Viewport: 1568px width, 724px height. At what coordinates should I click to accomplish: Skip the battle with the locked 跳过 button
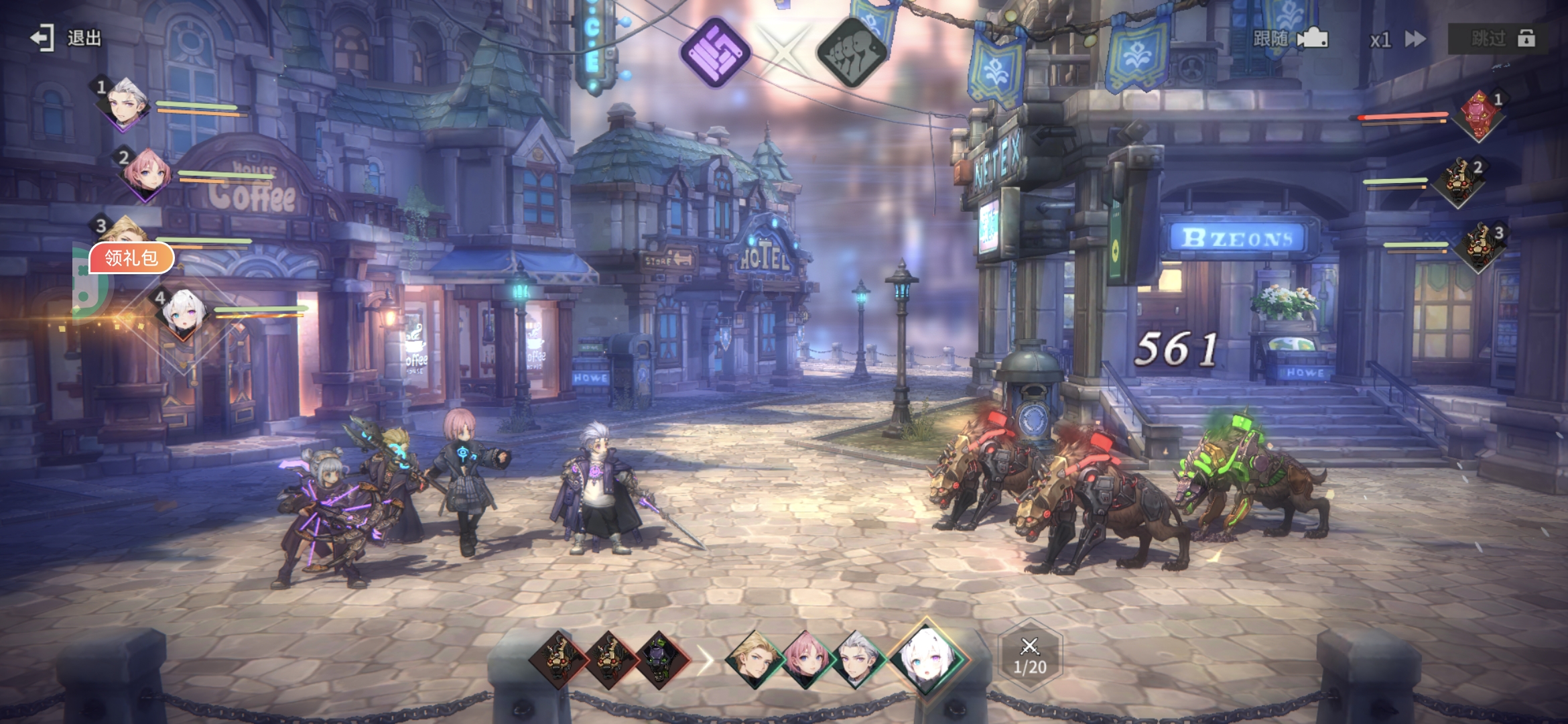(1501, 39)
